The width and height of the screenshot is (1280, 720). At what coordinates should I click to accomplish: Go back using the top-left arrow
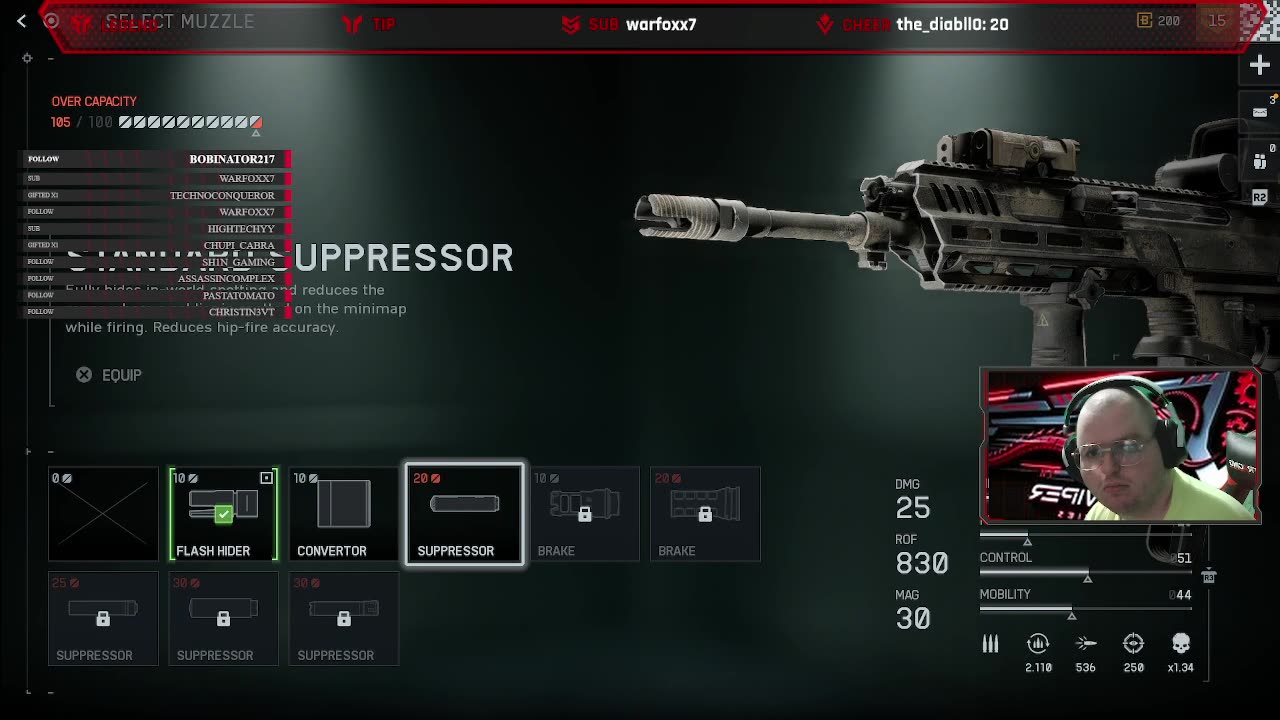(21, 21)
